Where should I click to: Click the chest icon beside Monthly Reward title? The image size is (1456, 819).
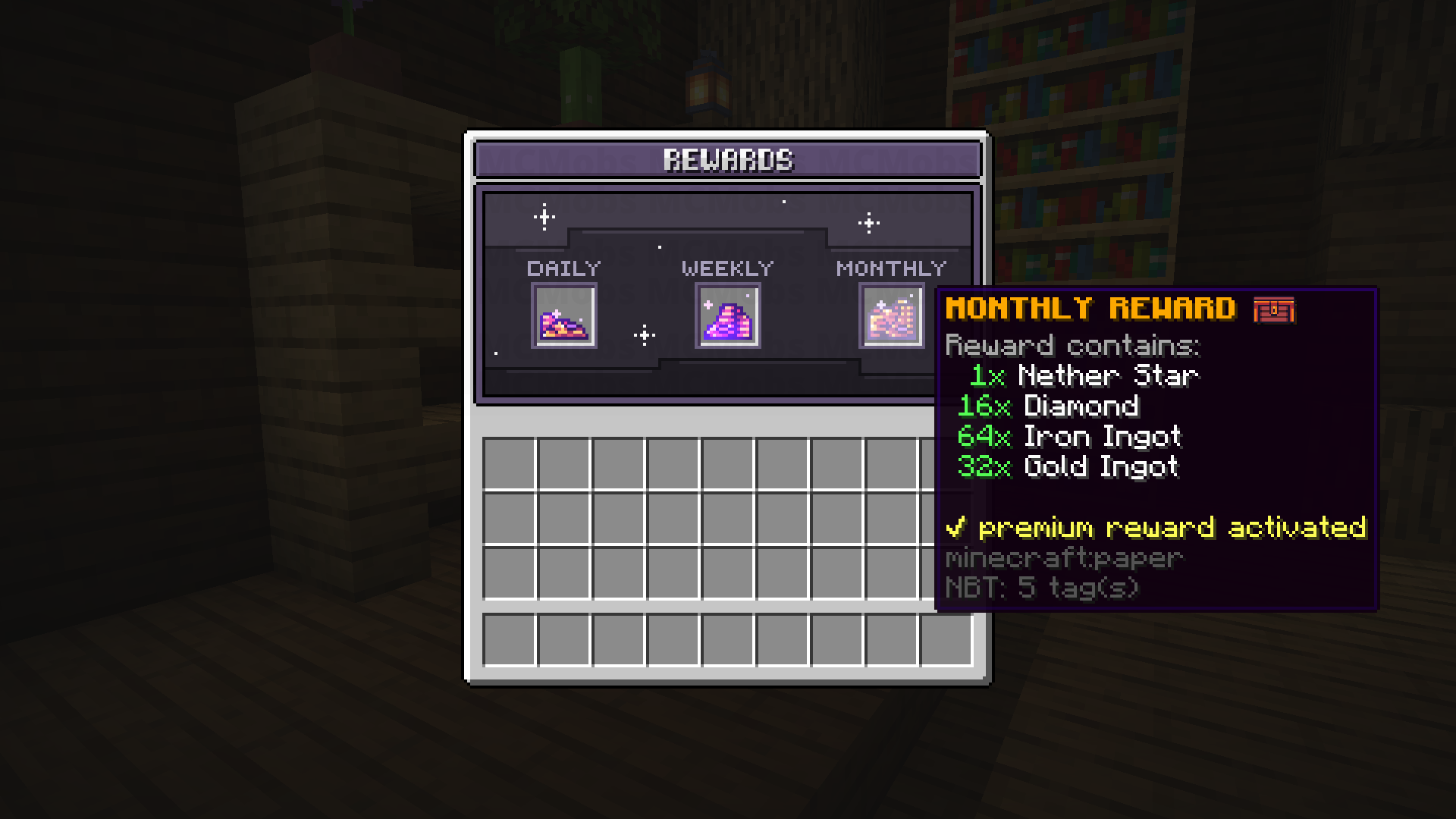(1274, 309)
